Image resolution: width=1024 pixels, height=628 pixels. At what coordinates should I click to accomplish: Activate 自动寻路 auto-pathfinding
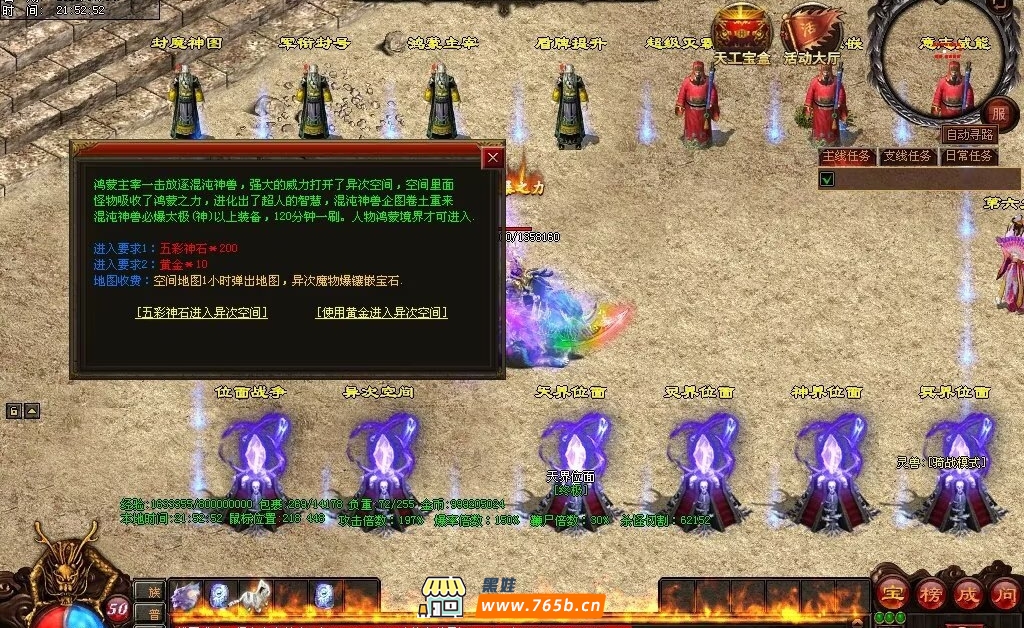pos(969,134)
